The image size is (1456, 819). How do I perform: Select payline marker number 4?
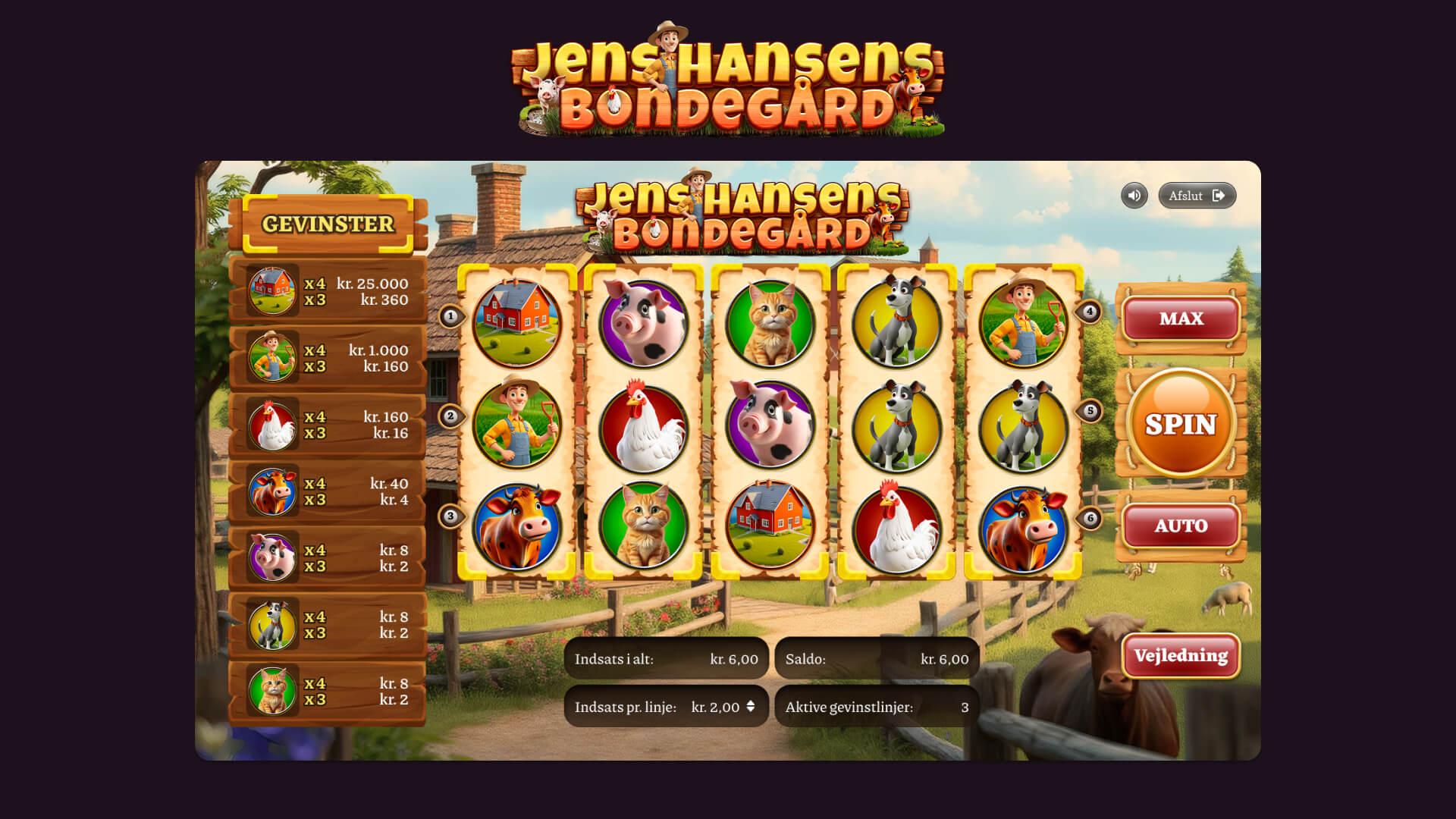click(x=1090, y=312)
